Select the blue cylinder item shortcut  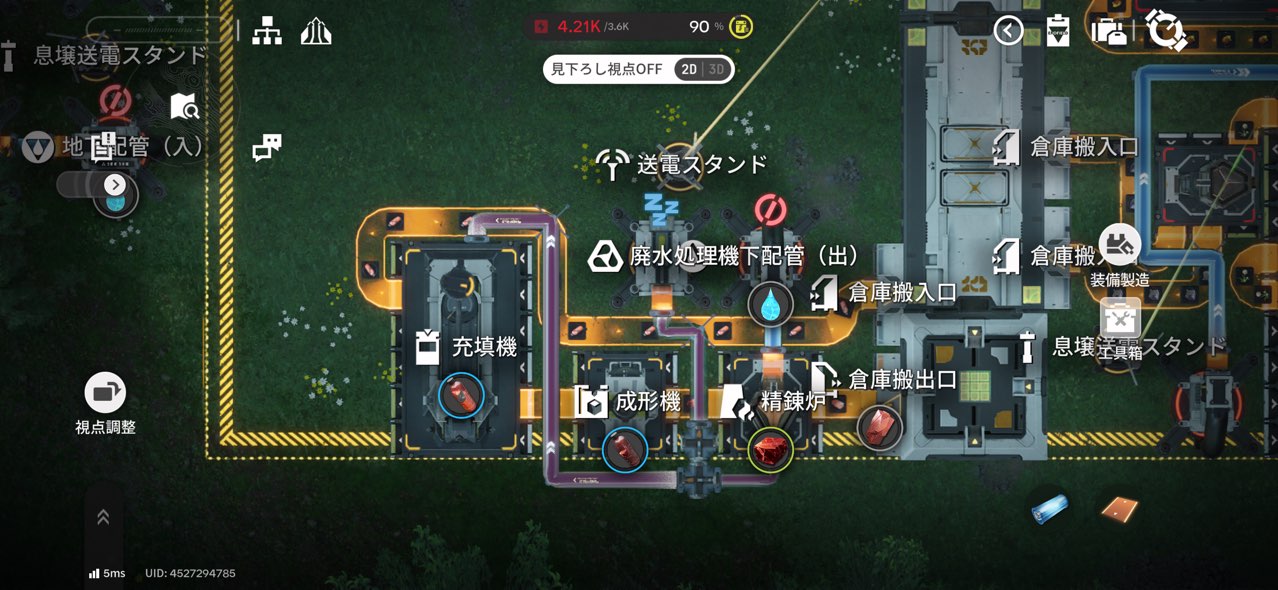pos(1050,508)
